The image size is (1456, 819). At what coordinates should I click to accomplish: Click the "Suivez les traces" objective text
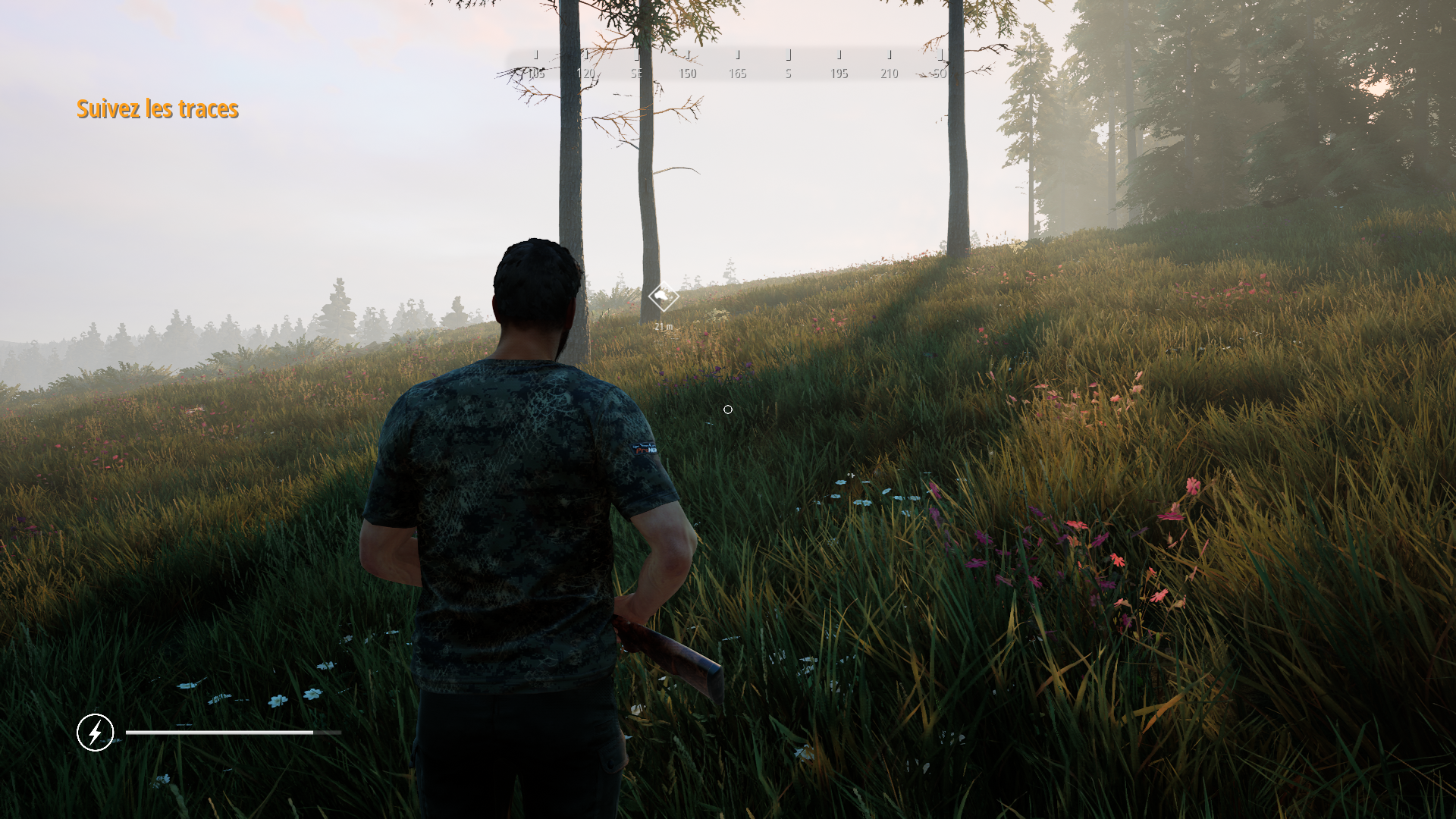click(x=158, y=109)
